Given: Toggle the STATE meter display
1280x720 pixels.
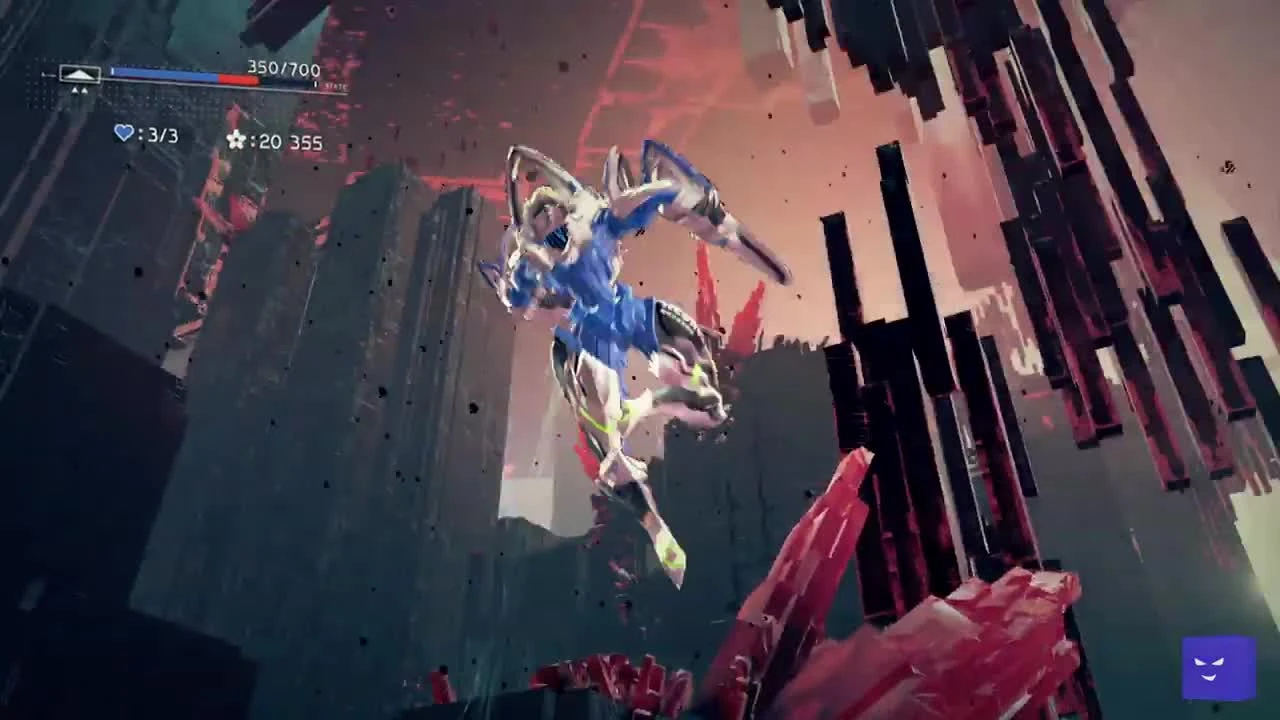Looking at the screenshot, I should coord(335,87).
